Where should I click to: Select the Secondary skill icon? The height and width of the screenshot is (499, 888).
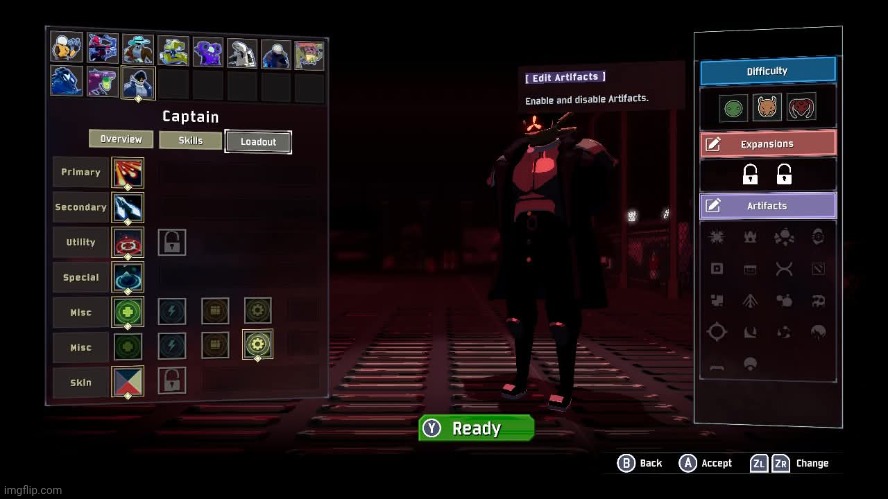128,207
